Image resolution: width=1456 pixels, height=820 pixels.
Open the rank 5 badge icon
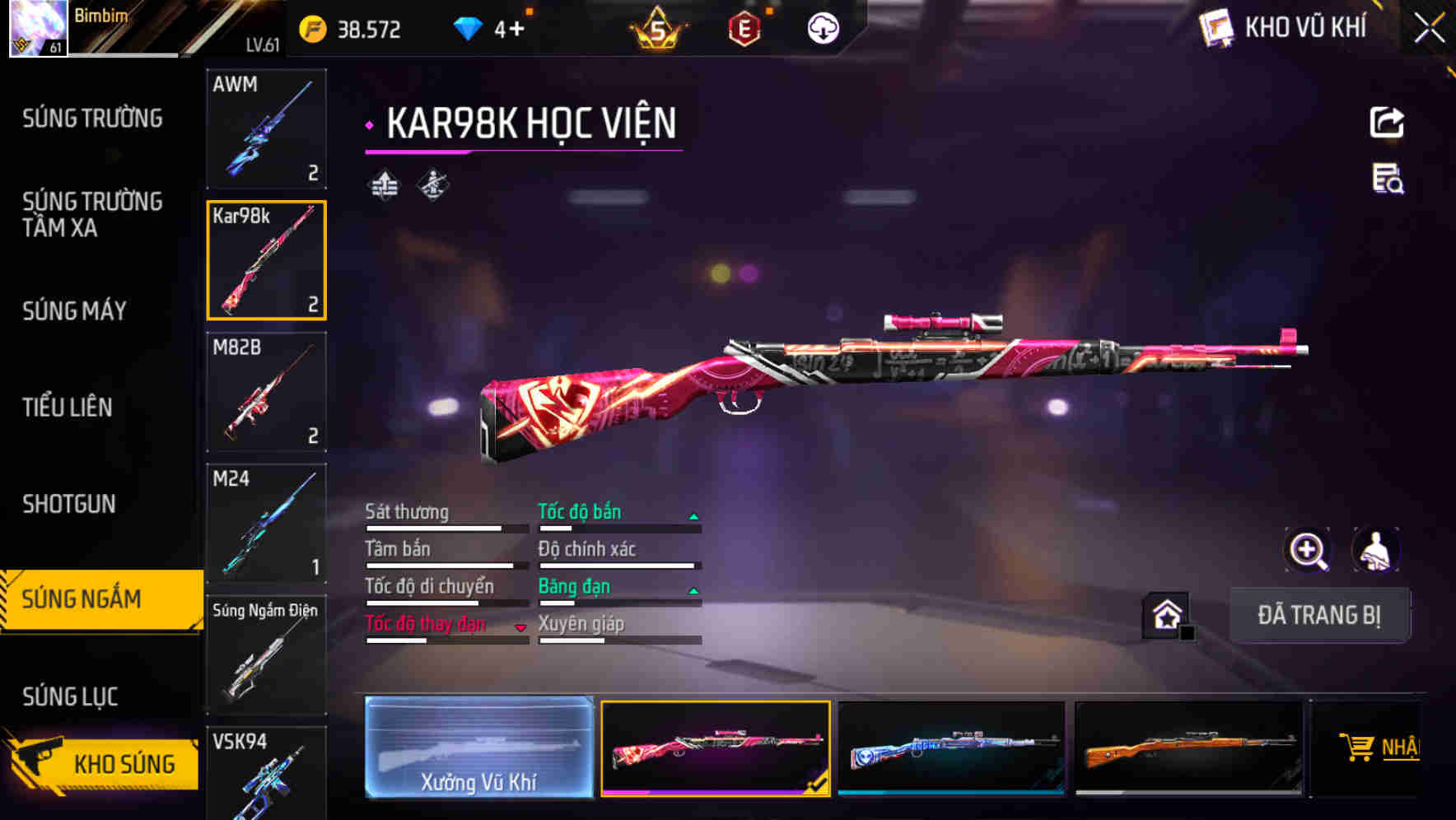point(658,29)
